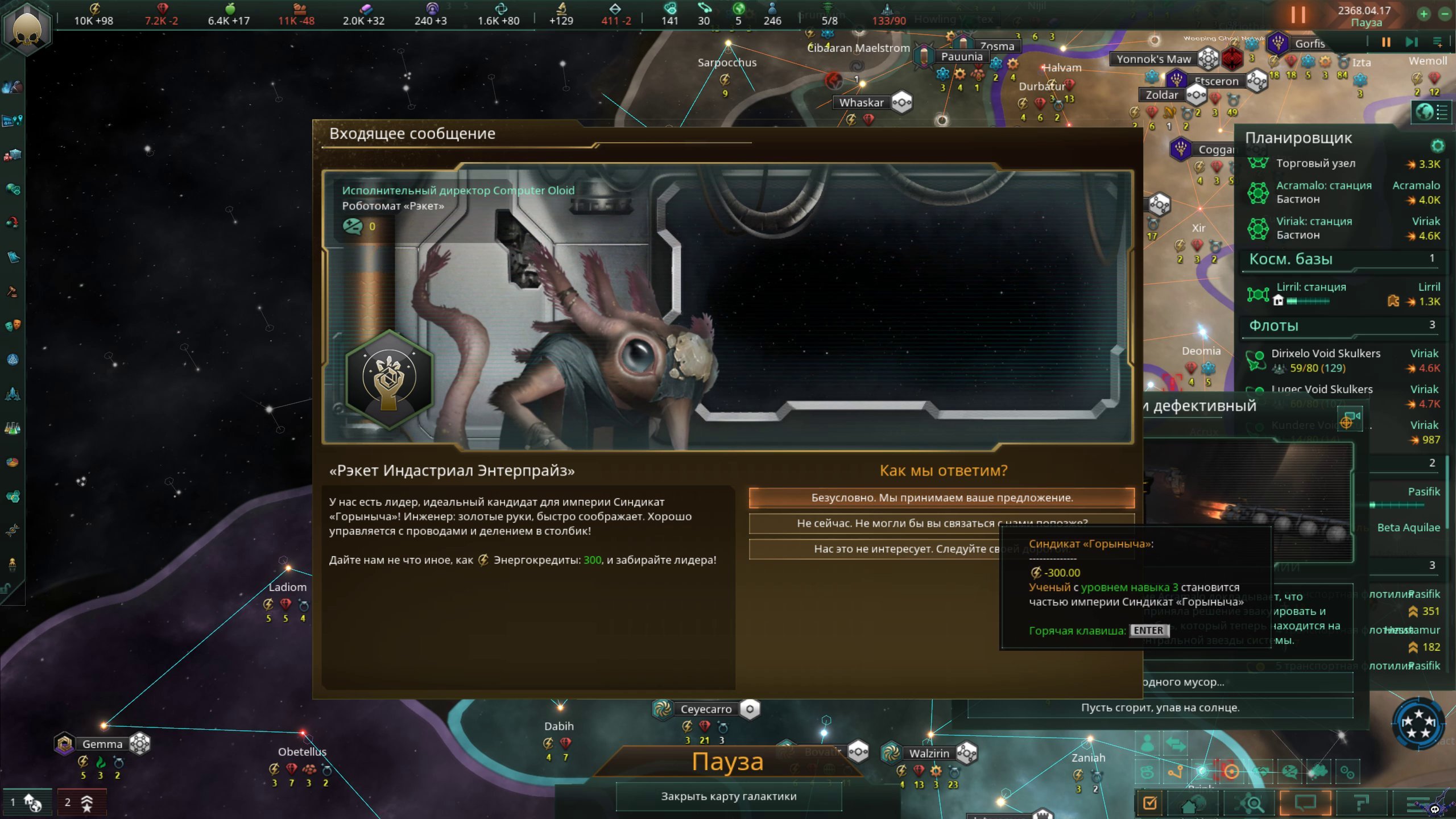Open the help question-mark button

[x=1361, y=803]
